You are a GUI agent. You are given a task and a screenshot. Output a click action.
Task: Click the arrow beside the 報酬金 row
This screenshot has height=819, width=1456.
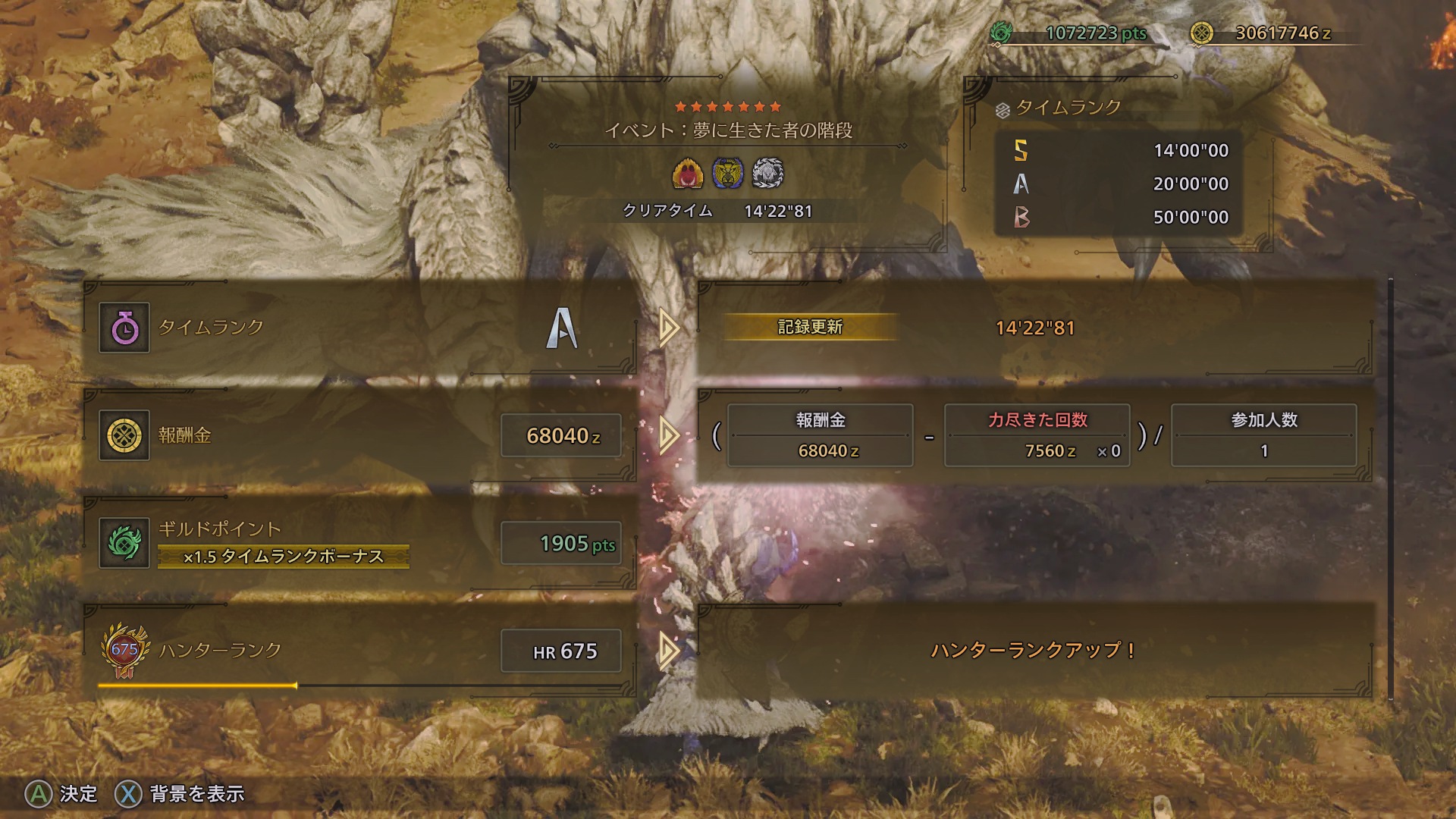(x=668, y=436)
